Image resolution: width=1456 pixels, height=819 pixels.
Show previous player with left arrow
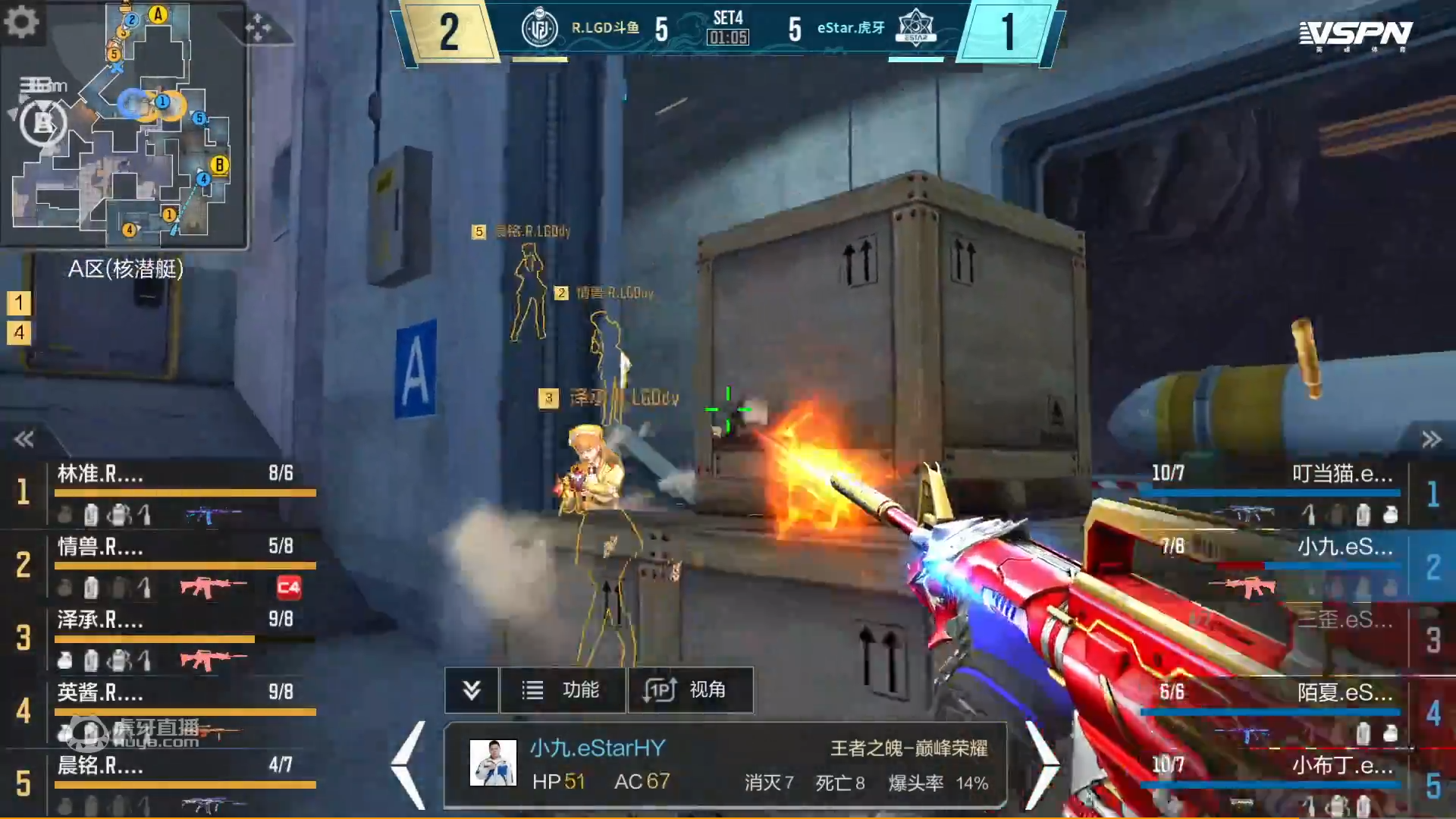[409, 766]
